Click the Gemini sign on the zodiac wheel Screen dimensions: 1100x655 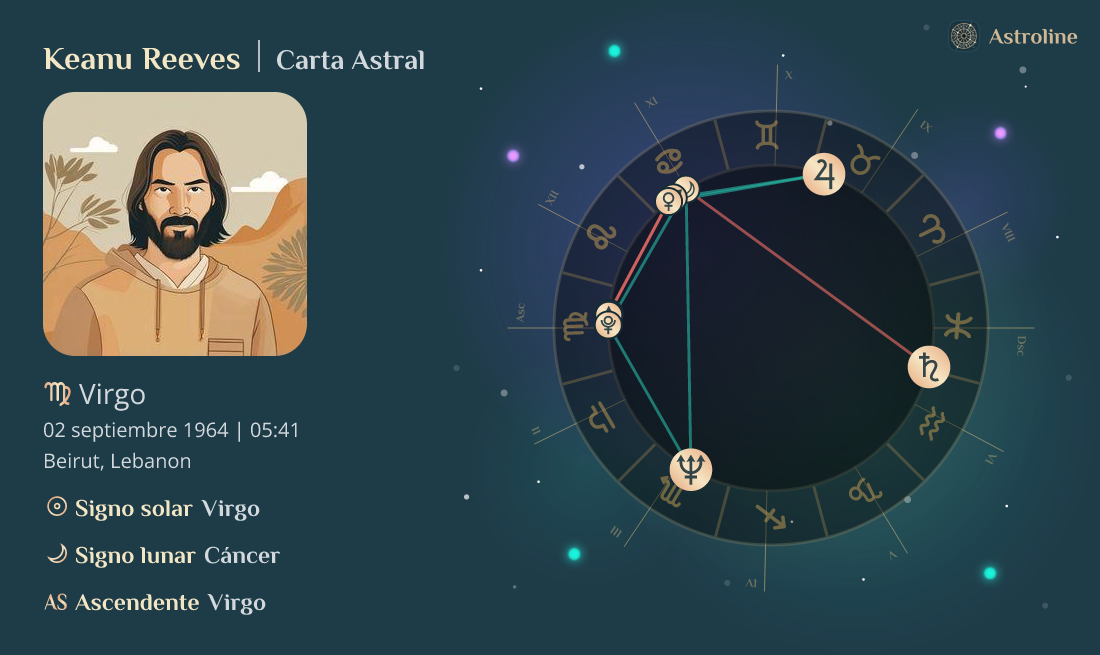pos(767,135)
